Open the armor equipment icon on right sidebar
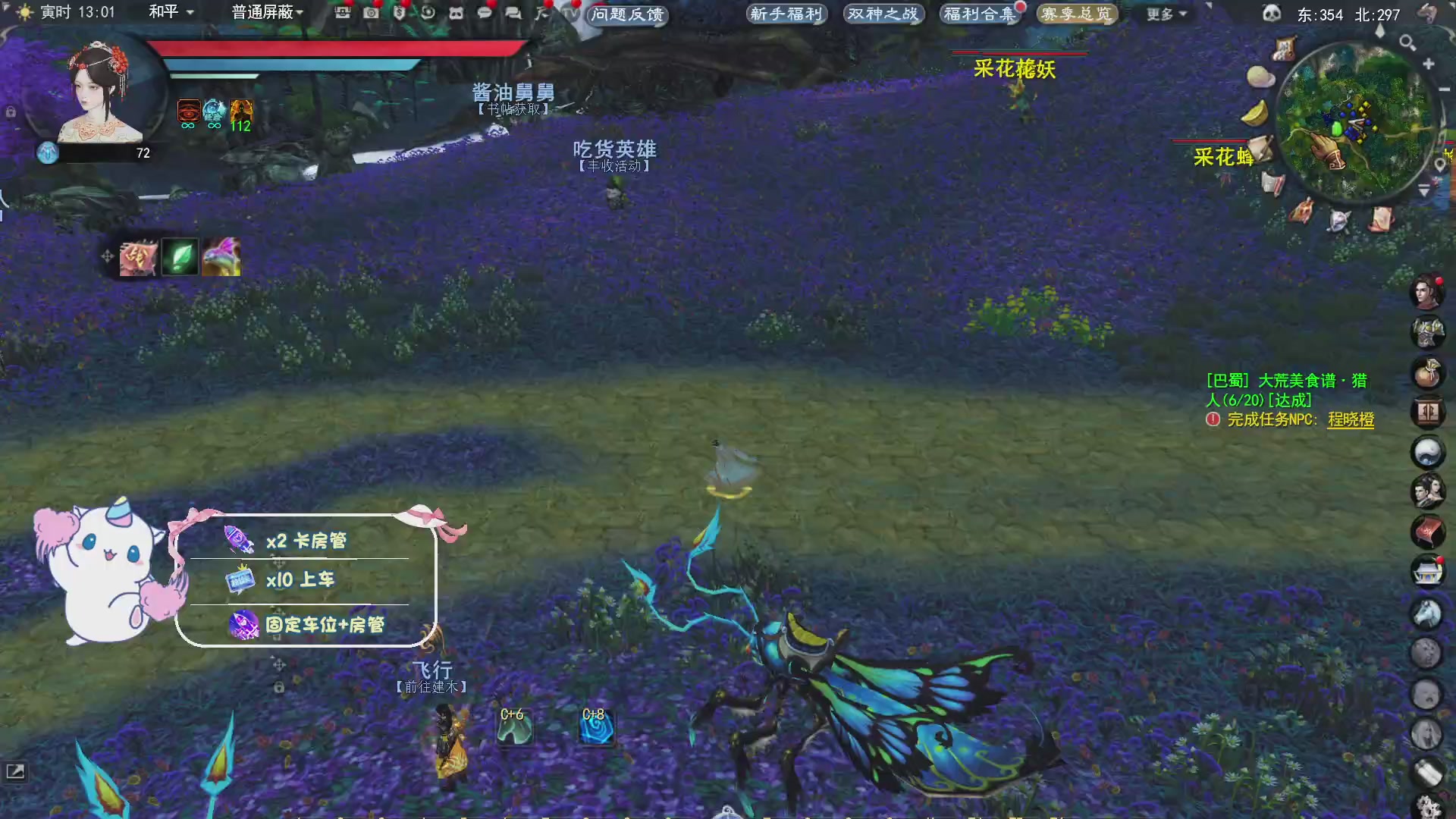1456x819 pixels. (x=1429, y=332)
